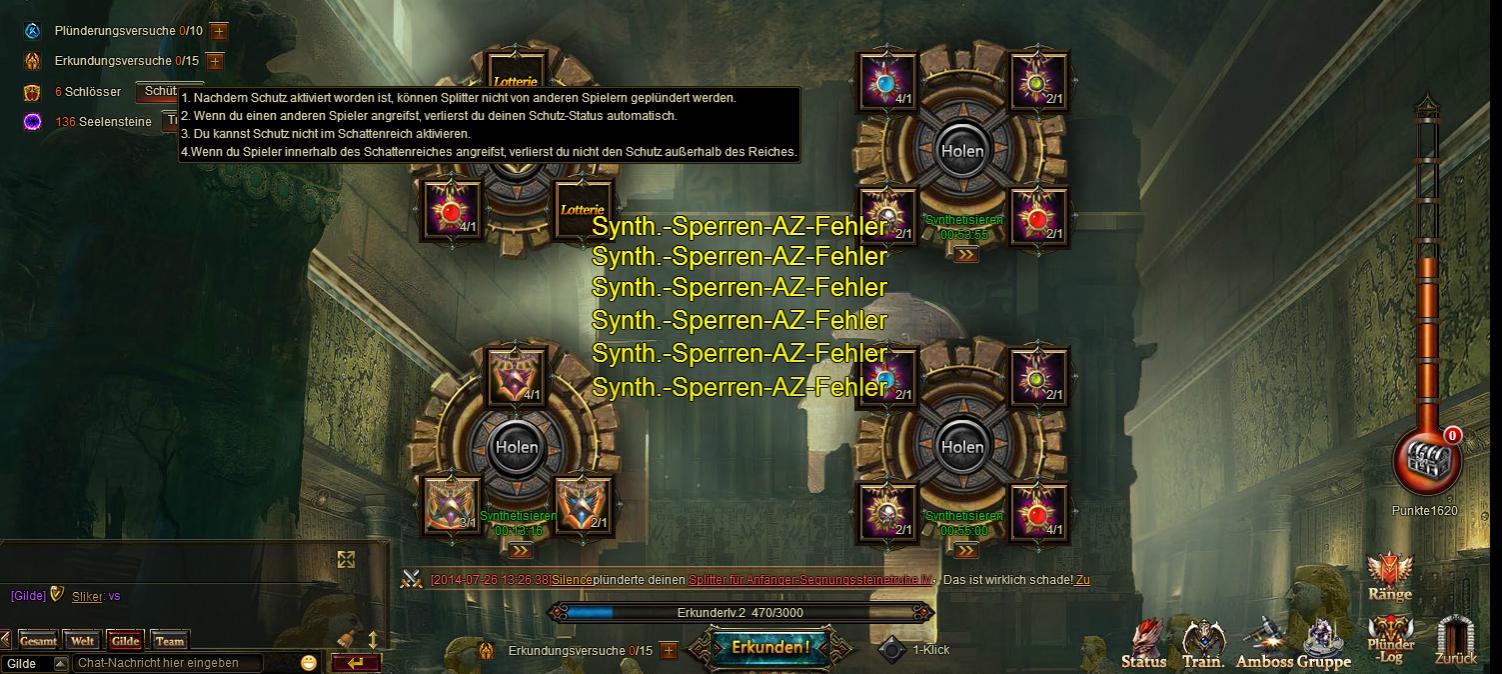Select the Team chat tab
The height and width of the screenshot is (674, 1502).
point(169,641)
